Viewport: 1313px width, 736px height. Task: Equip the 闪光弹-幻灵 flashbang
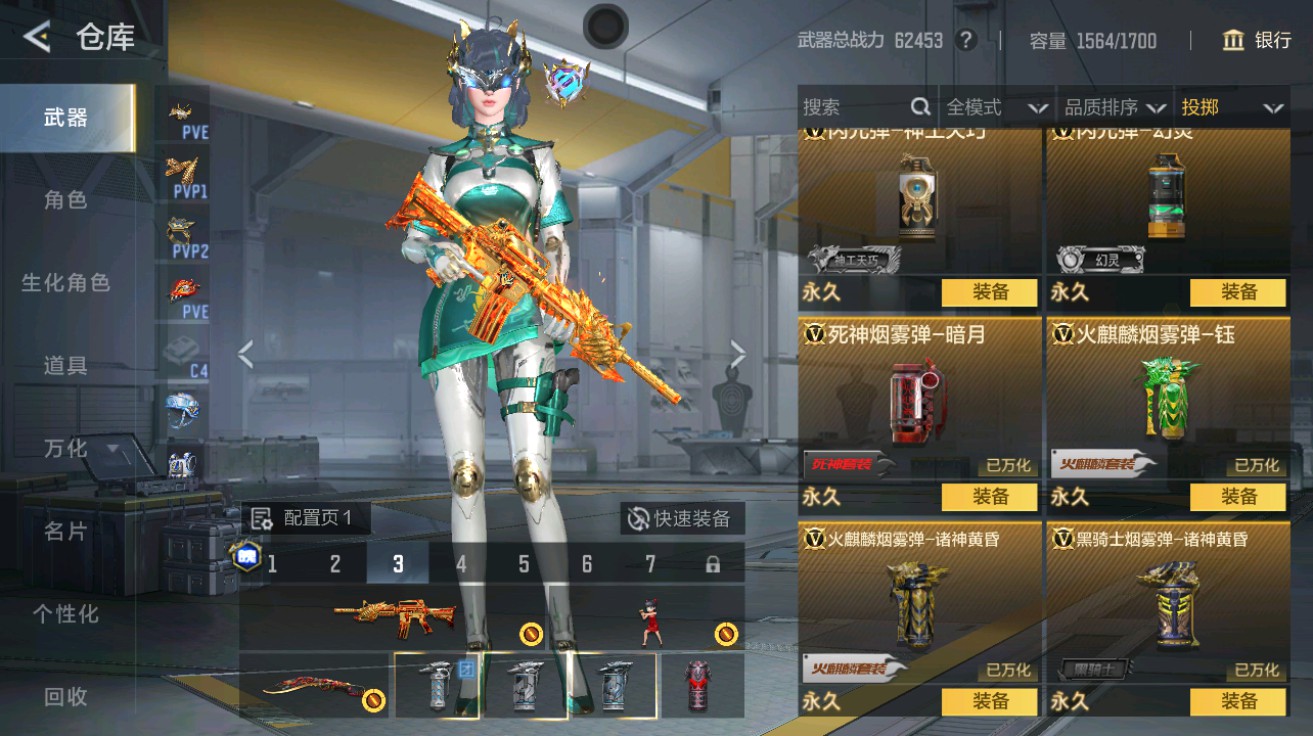point(1239,293)
